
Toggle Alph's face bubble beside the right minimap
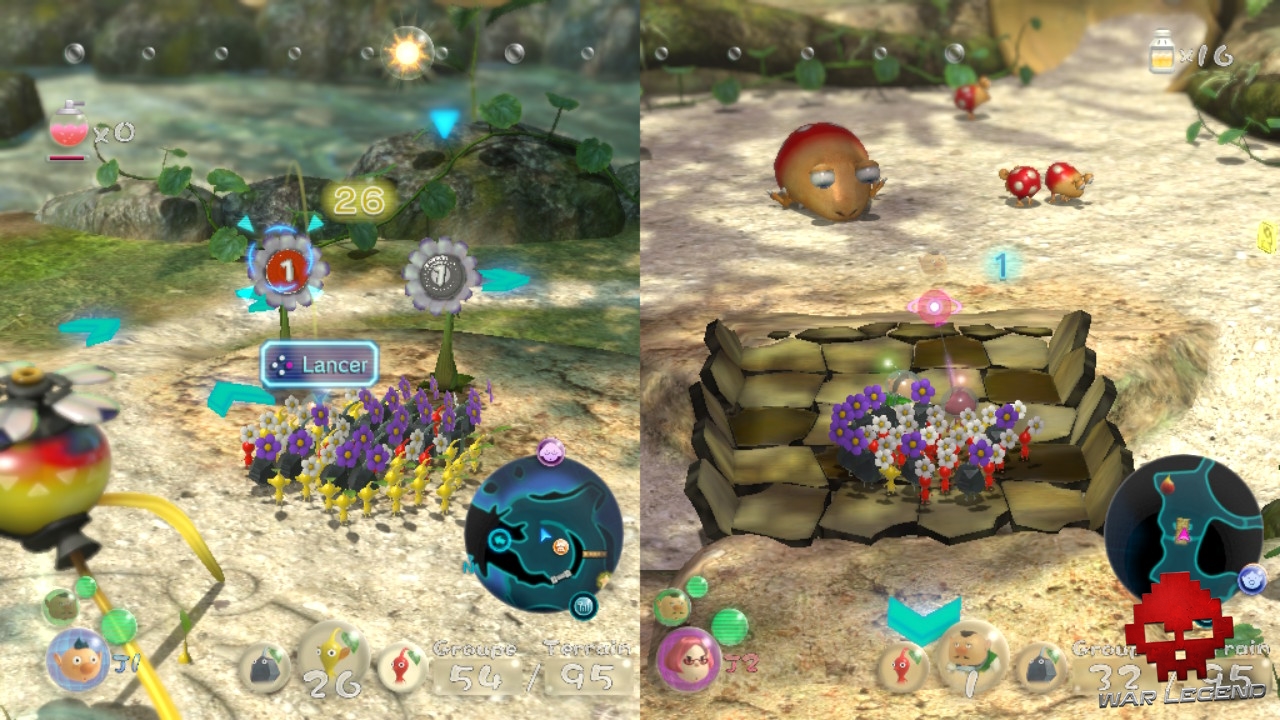coord(1252,580)
